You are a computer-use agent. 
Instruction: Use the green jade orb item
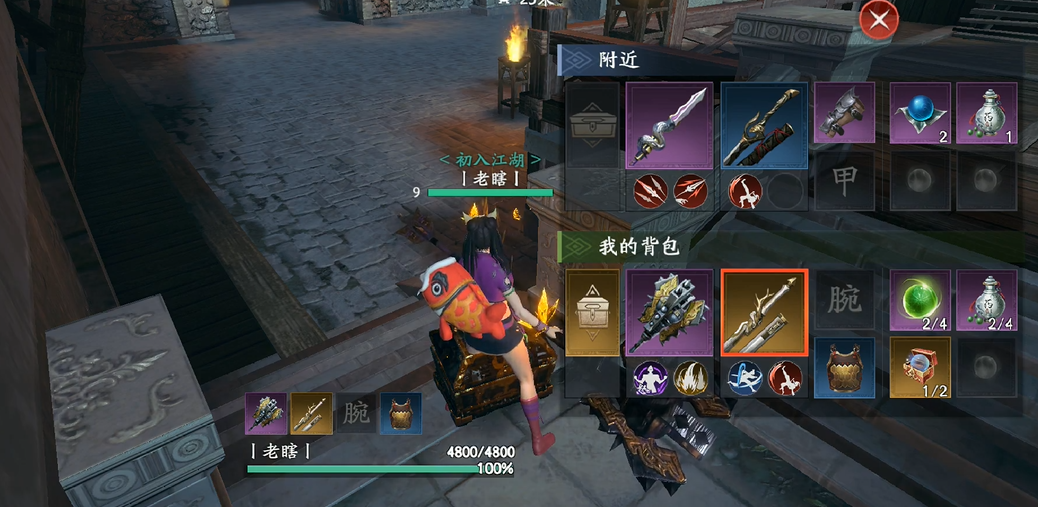pos(920,300)
